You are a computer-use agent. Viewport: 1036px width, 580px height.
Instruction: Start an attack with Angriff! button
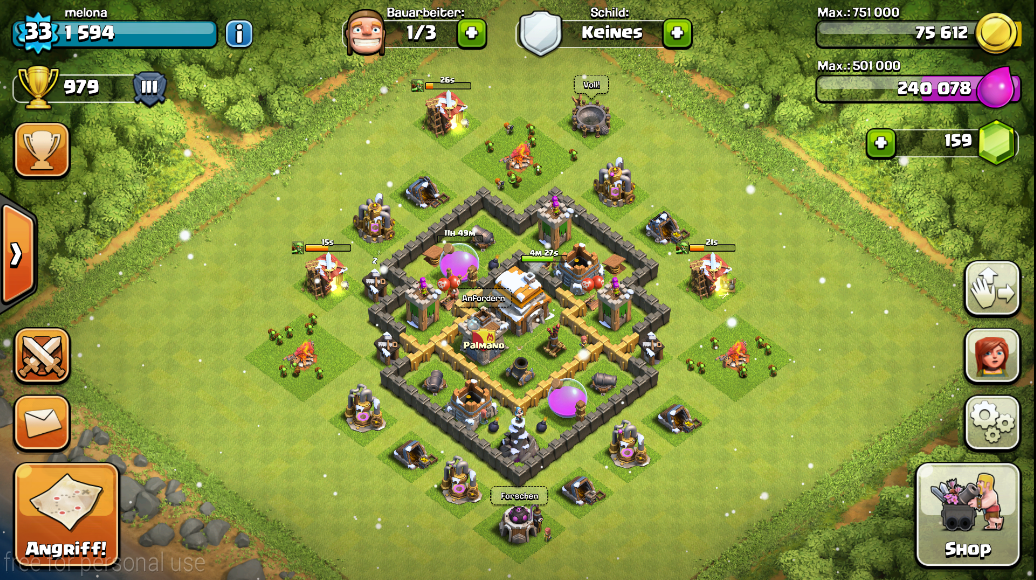pos(66,515)
